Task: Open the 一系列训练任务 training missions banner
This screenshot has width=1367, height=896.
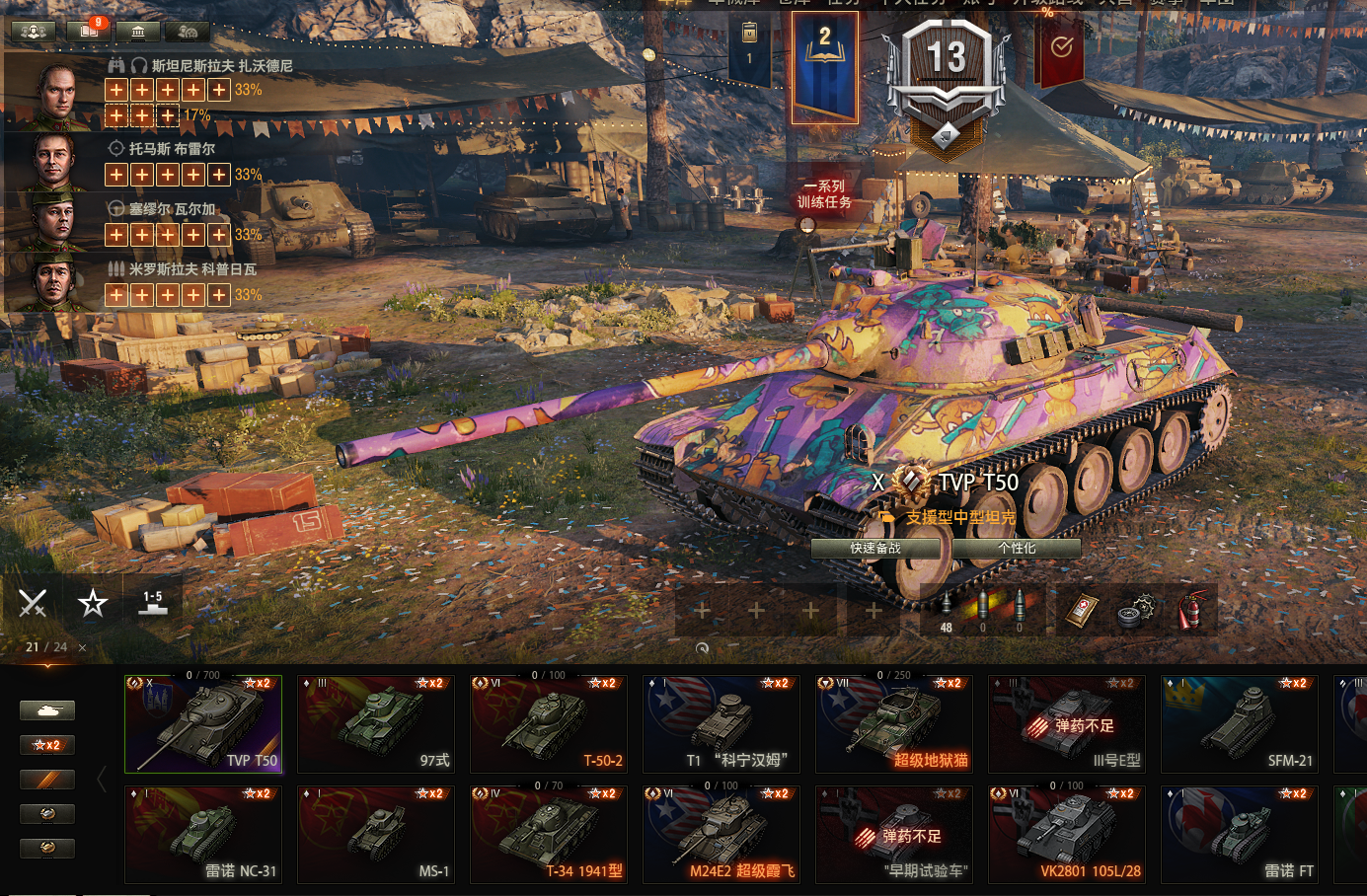Action: pyautogui.click(x=824, y=194)
